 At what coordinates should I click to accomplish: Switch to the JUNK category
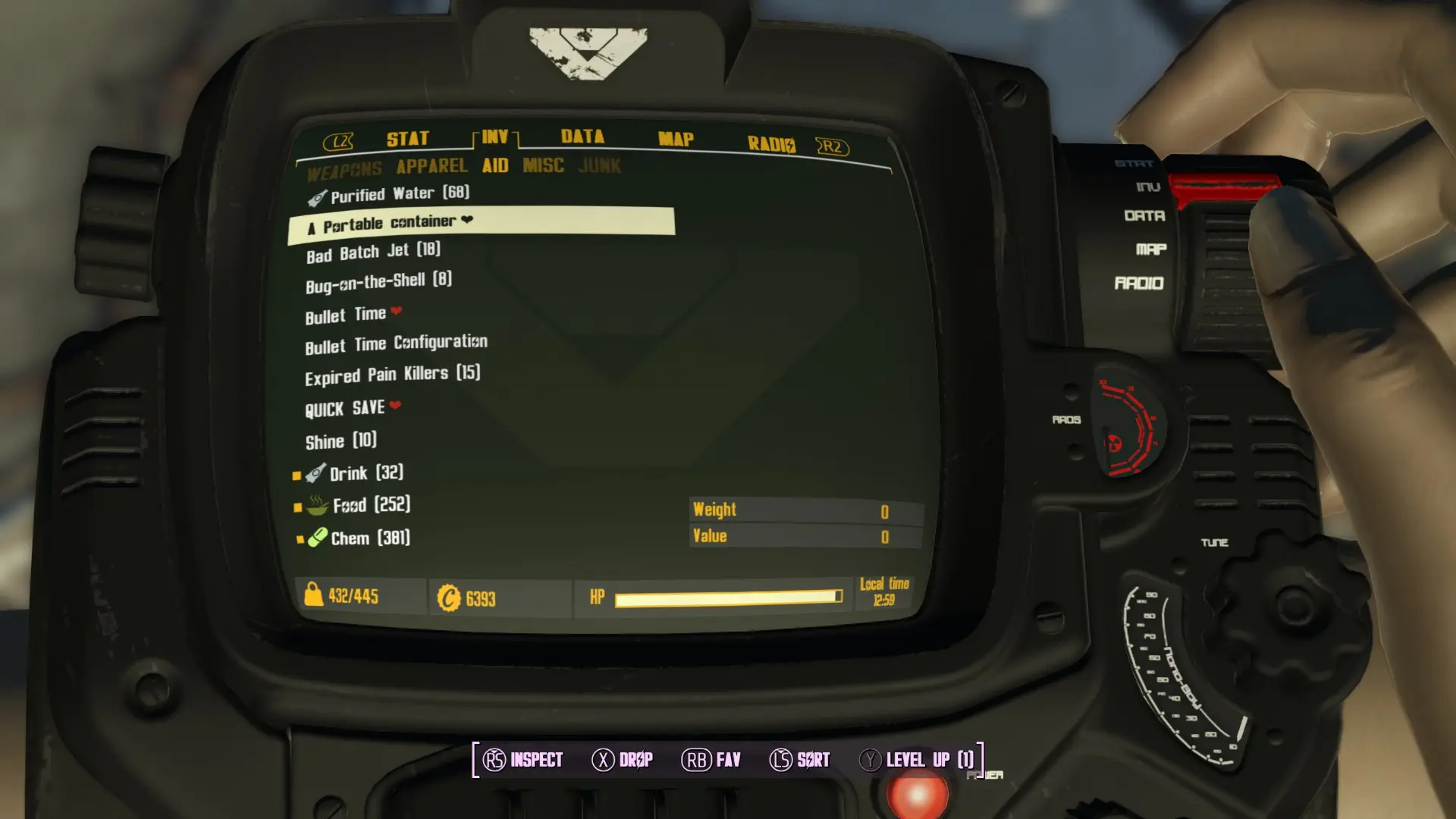599,165
